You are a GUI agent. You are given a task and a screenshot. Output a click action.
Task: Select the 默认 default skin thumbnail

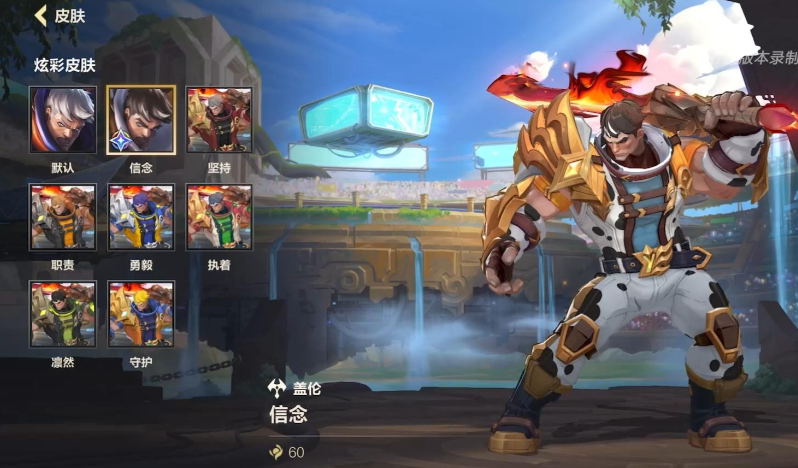(63, 120)
